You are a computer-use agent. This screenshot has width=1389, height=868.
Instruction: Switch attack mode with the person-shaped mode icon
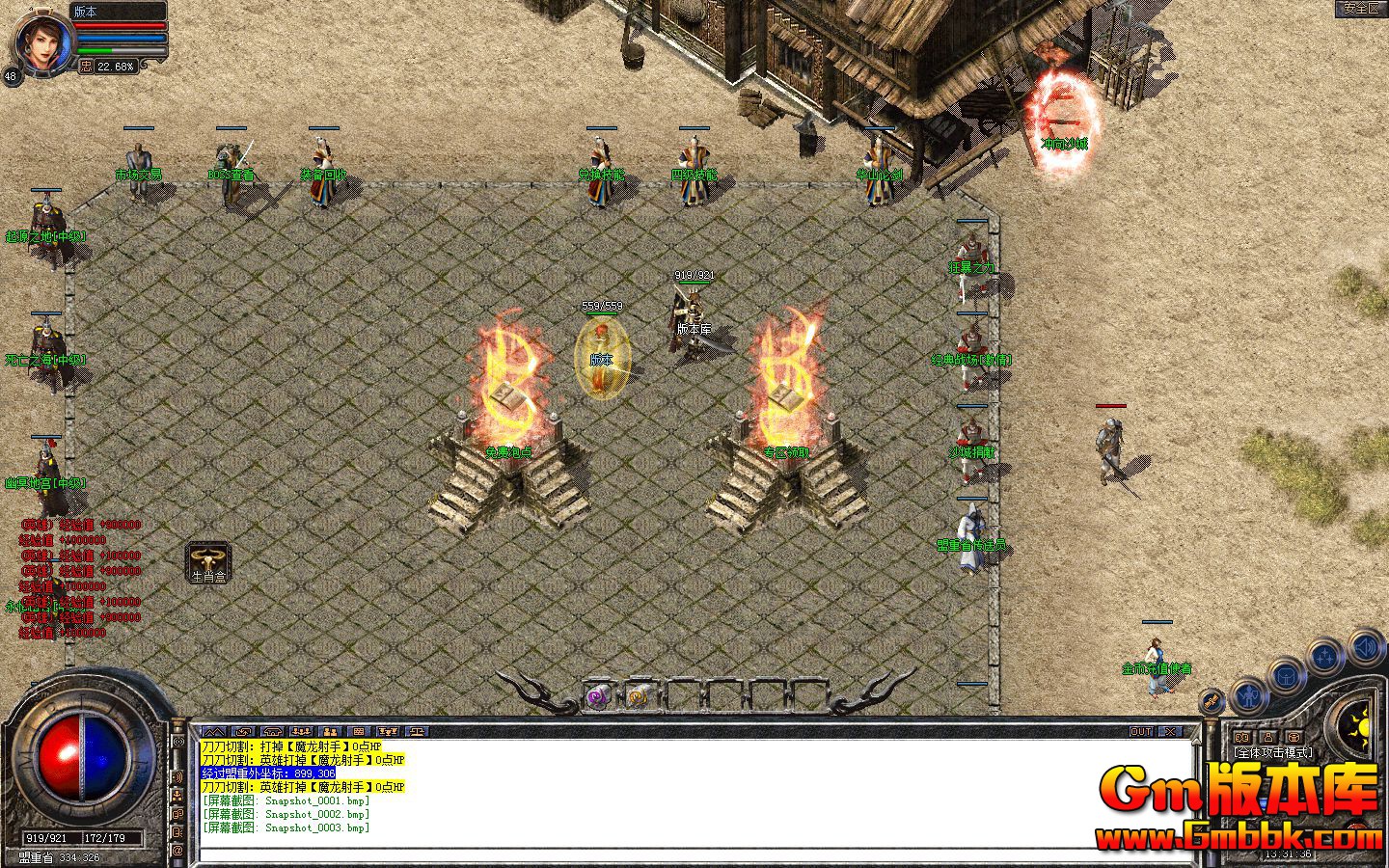click(1269, 737)
